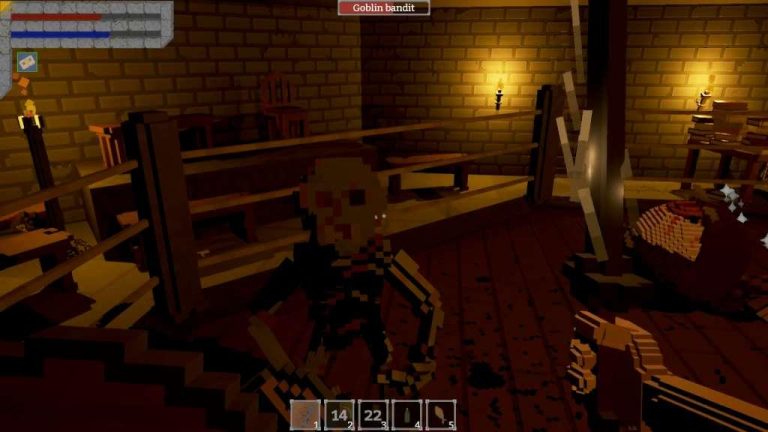768x432 pixels.
Task: Select hotbar slot 1 weapon
Action: point(307,415)
